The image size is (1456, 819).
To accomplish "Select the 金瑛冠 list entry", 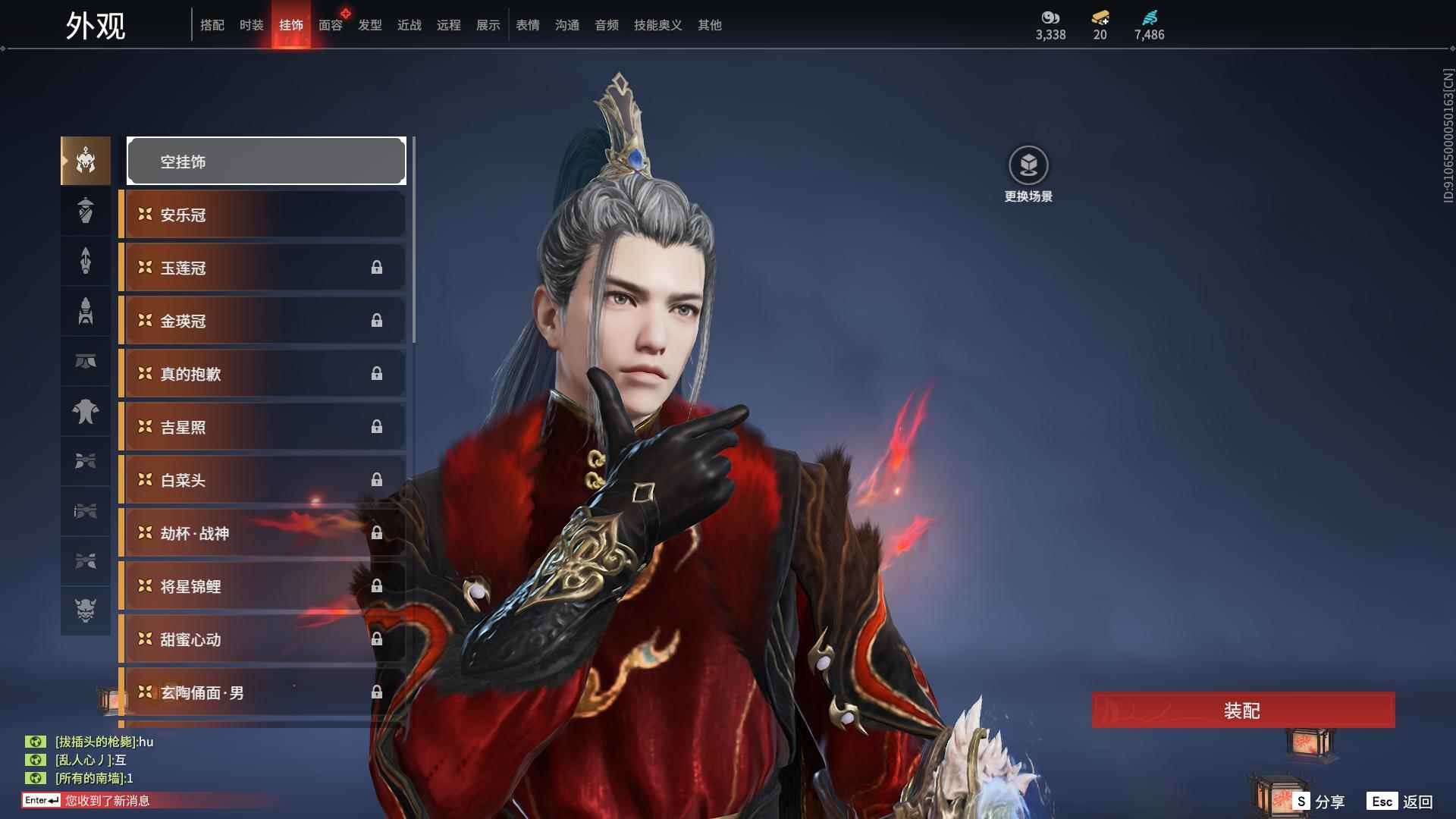I will pyautogui.click(x=262, y=321).
